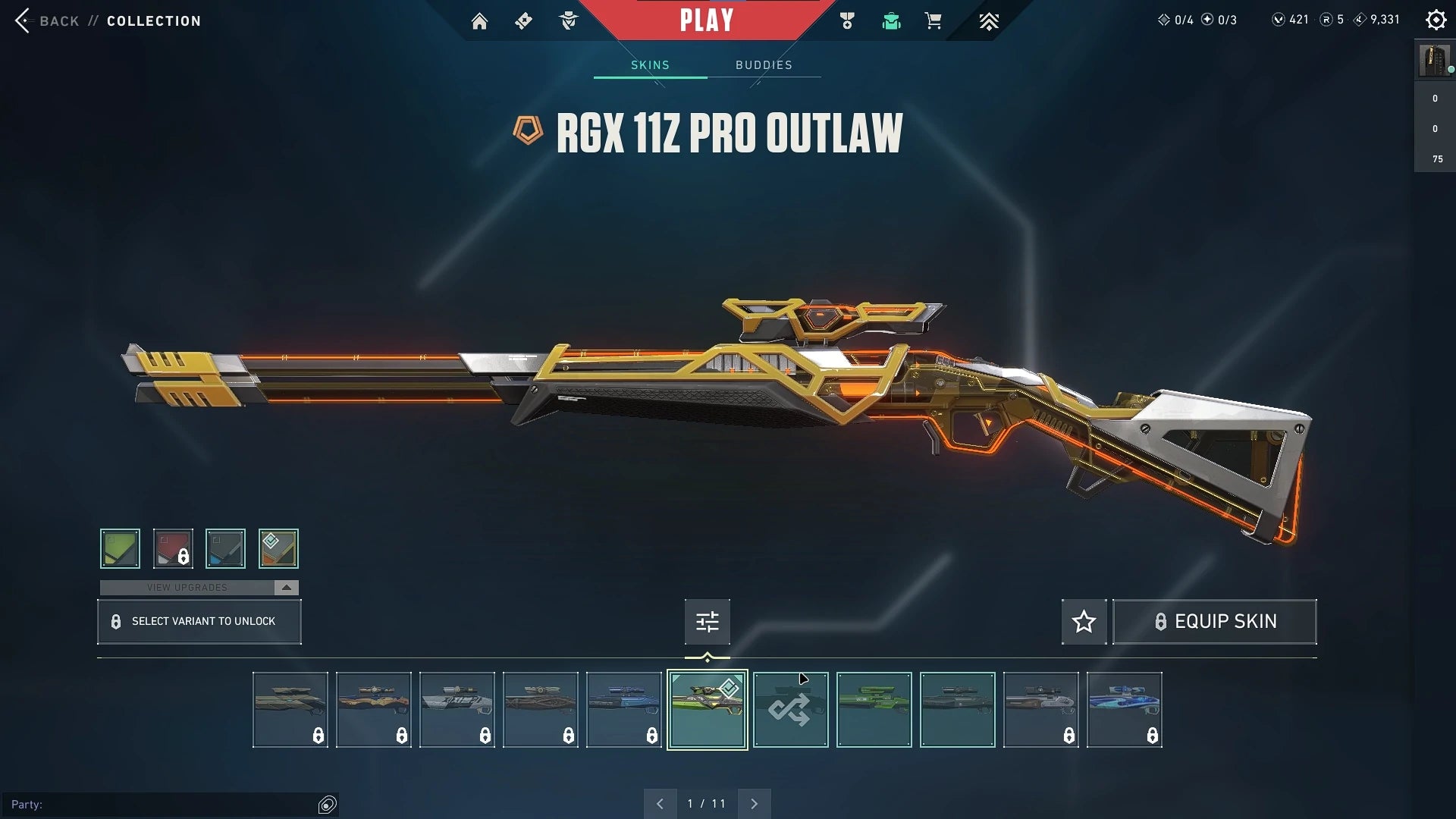
Task: Select the locked red variant swatch
Action: coord(173,548)
